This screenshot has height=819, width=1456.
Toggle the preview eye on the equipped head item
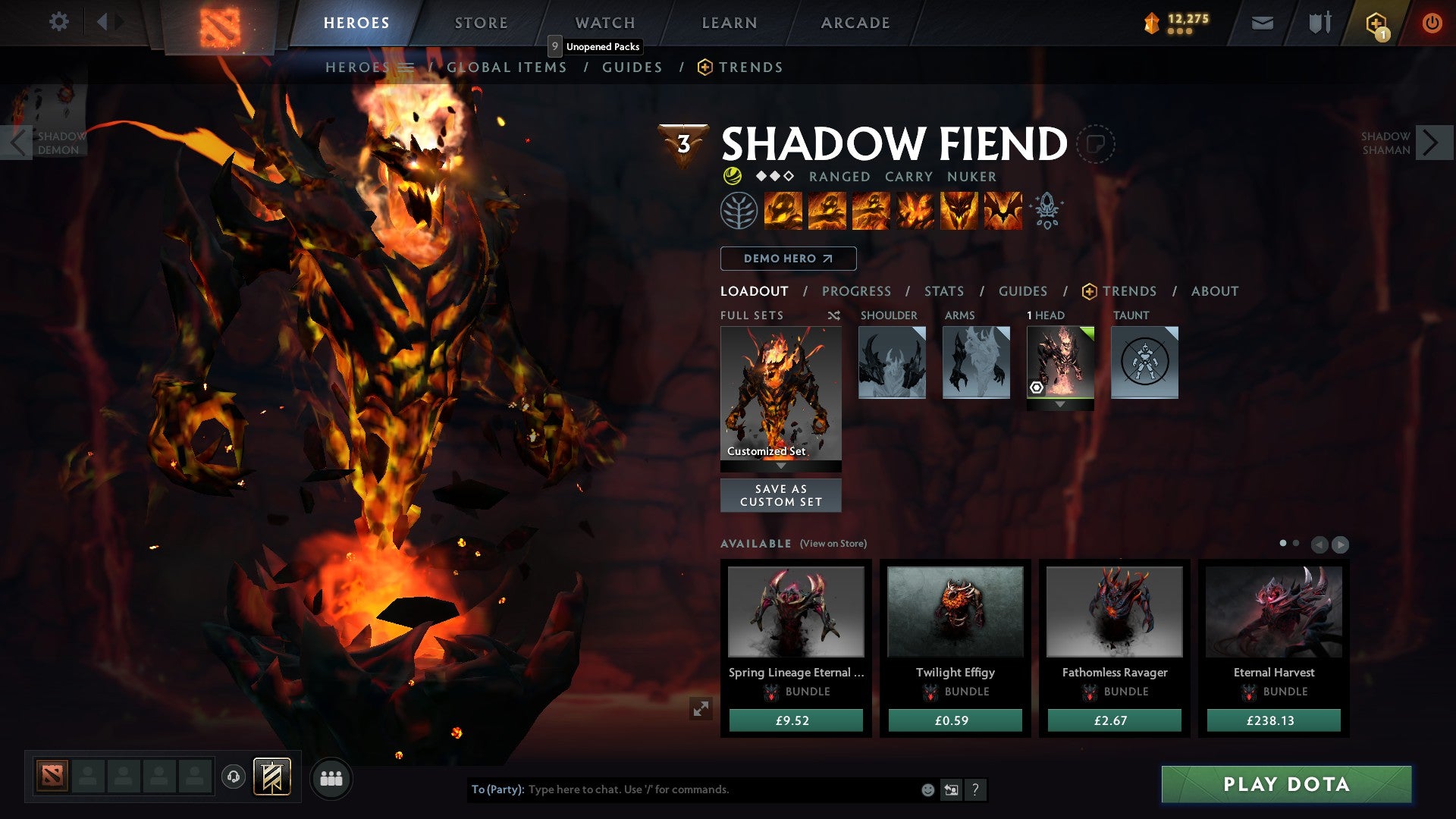pos(1037,388)
